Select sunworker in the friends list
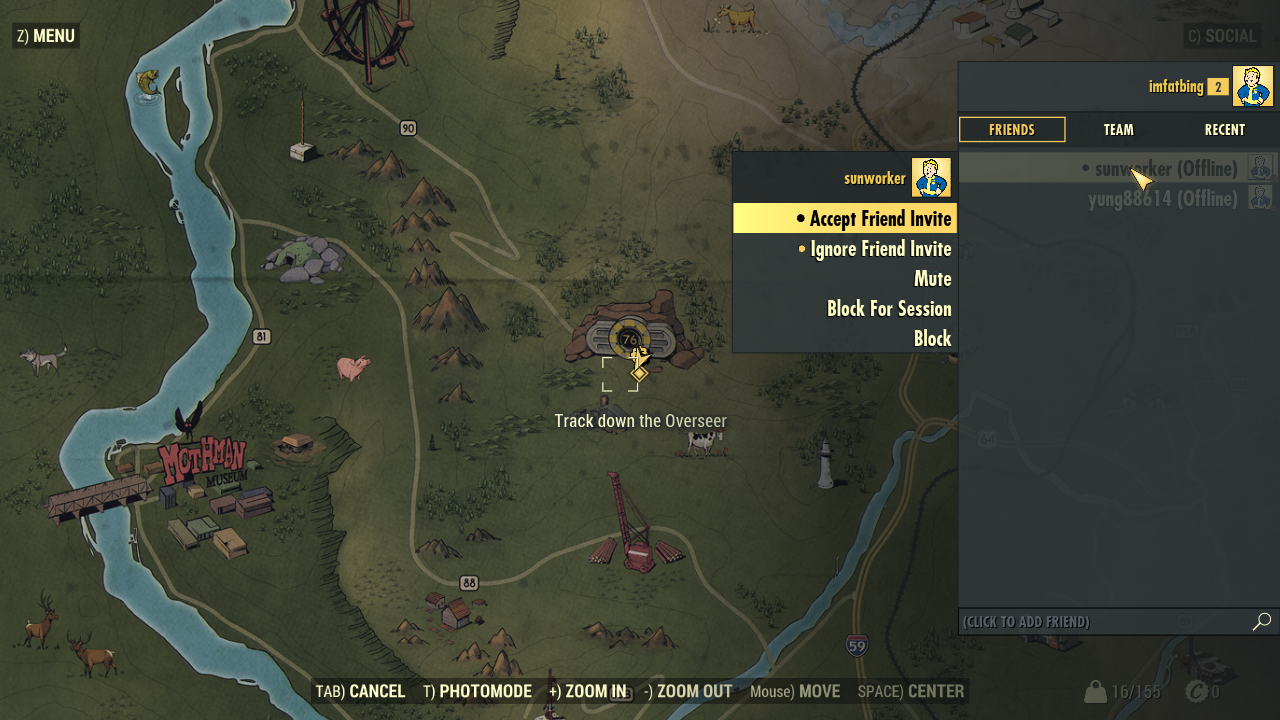 [1165, 168]
